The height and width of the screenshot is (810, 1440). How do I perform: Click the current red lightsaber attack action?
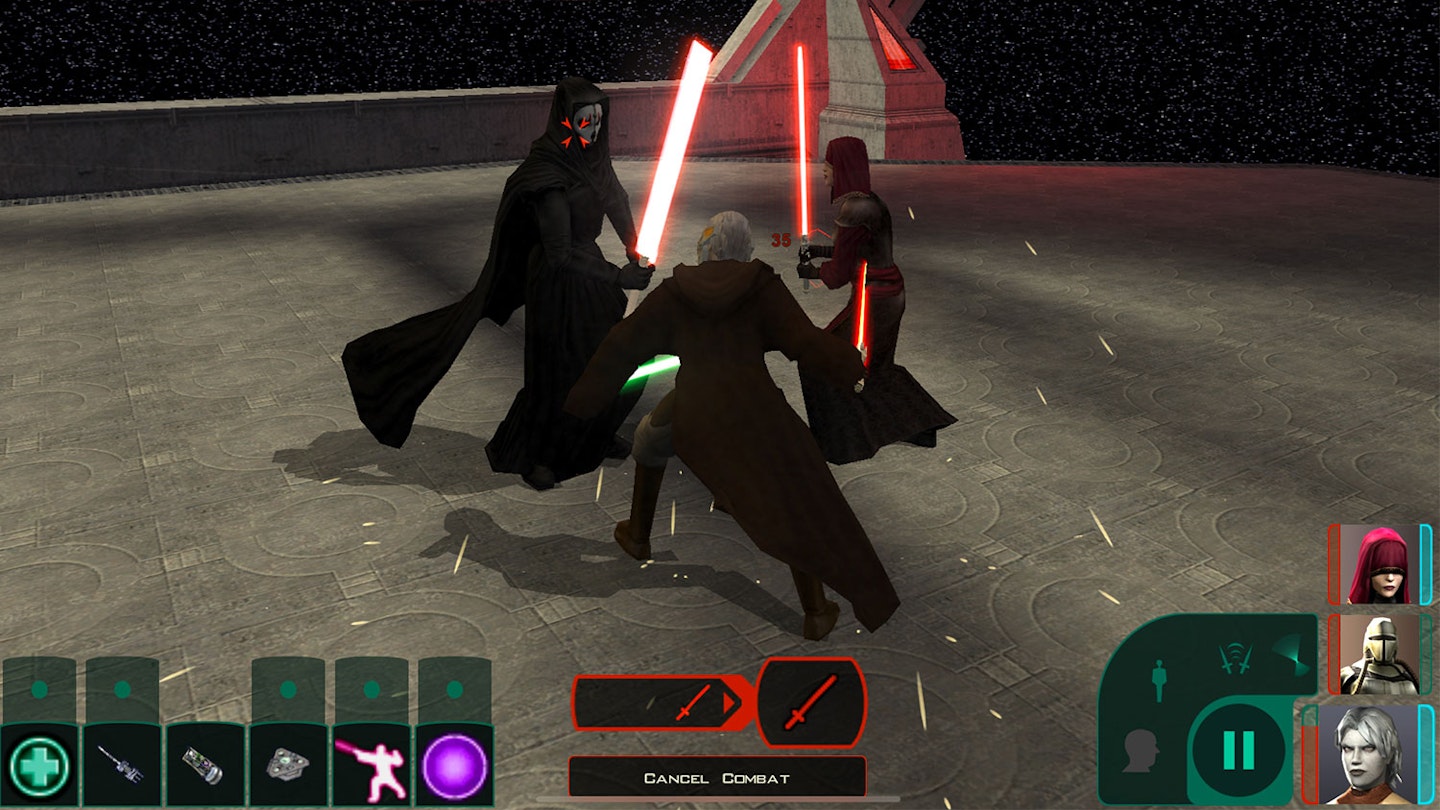click(x=811, y=703)
